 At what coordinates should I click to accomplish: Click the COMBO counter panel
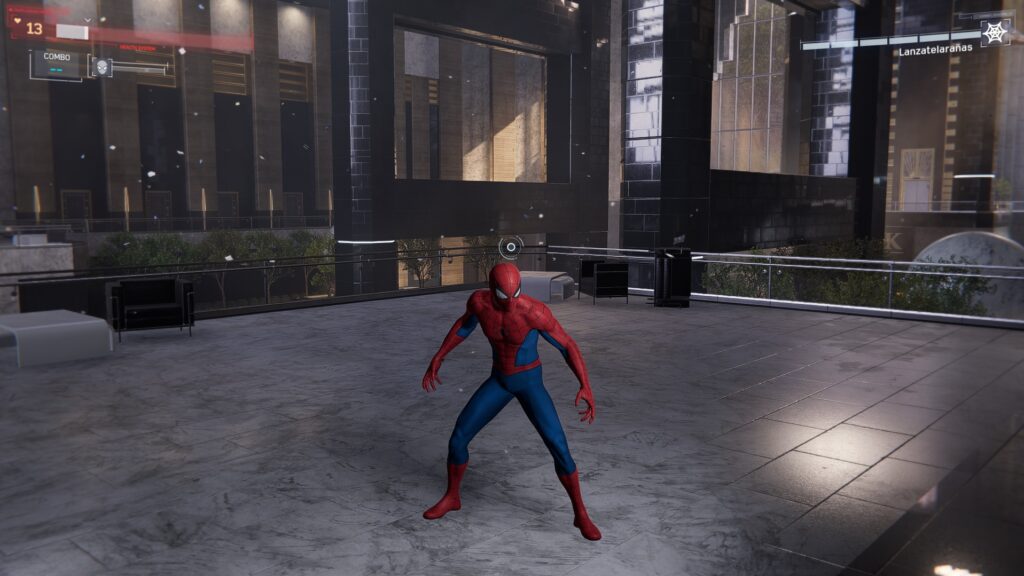click(56, 63)
